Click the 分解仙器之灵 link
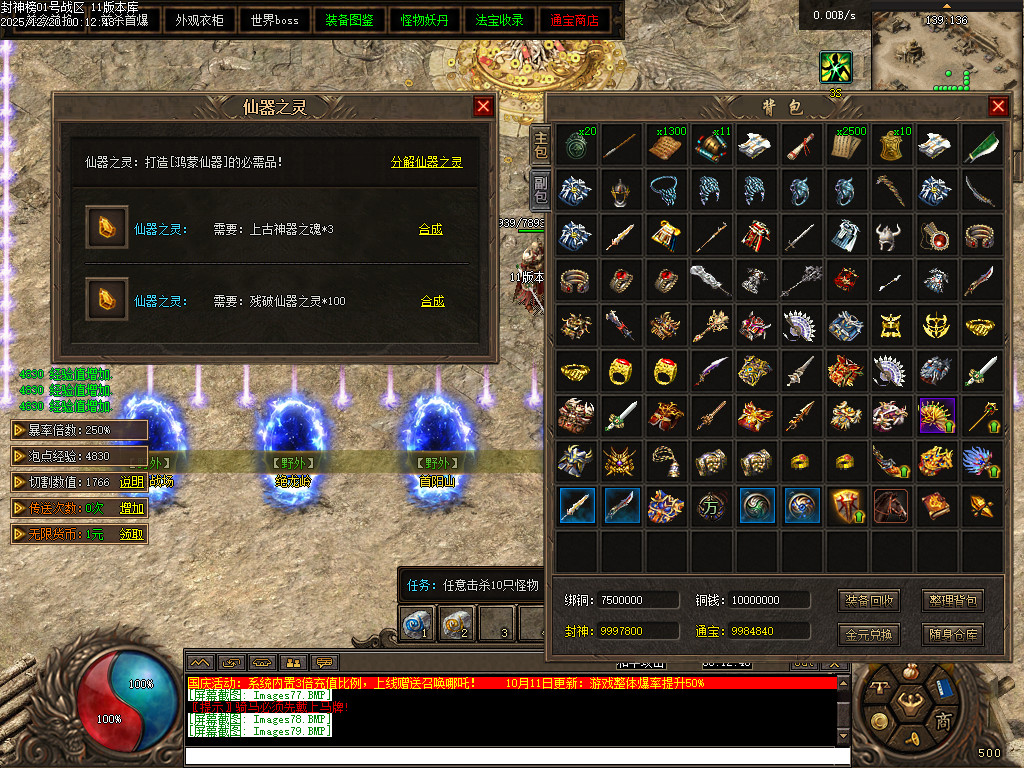The width and height of the screenshot is (1024, 768). (x=427, y=161)
